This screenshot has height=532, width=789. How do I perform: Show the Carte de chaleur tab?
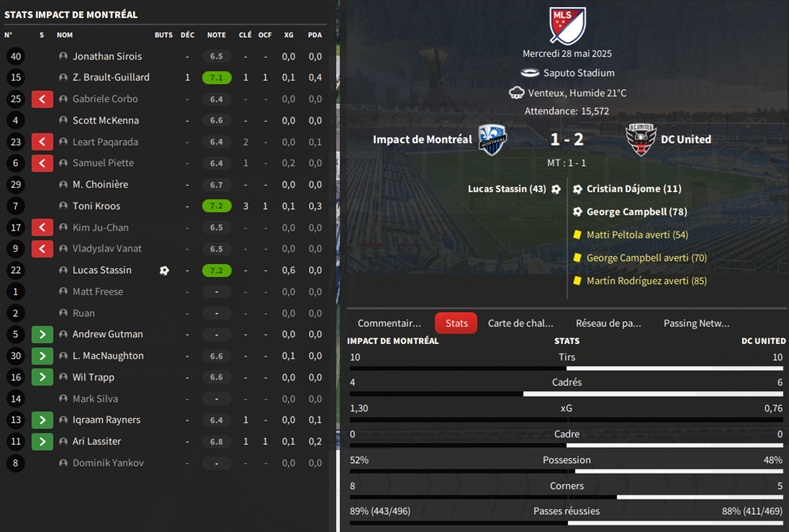pos(520,323)
